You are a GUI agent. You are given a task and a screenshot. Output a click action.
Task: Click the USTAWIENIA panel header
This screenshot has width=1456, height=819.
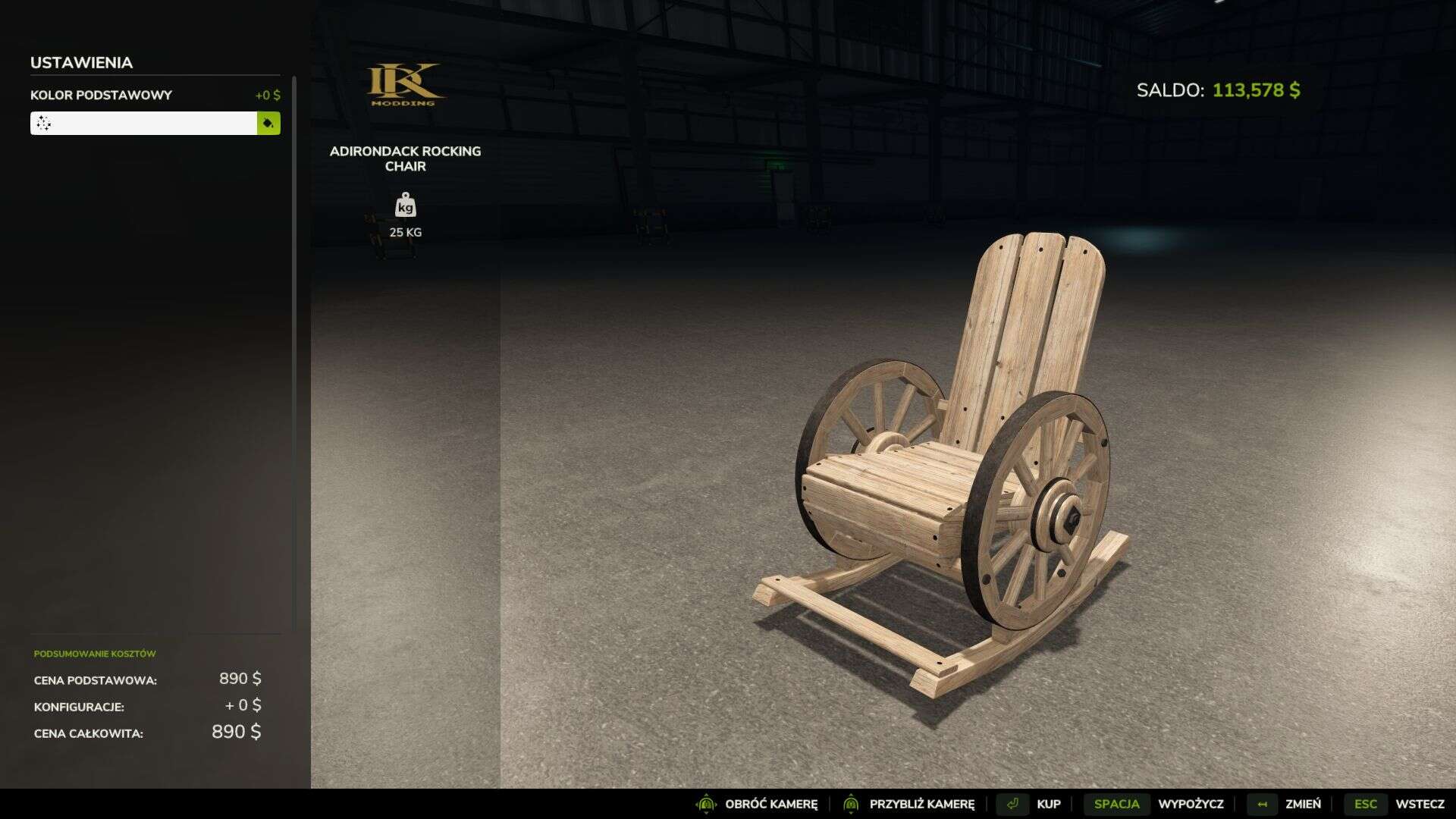(81, 63)
